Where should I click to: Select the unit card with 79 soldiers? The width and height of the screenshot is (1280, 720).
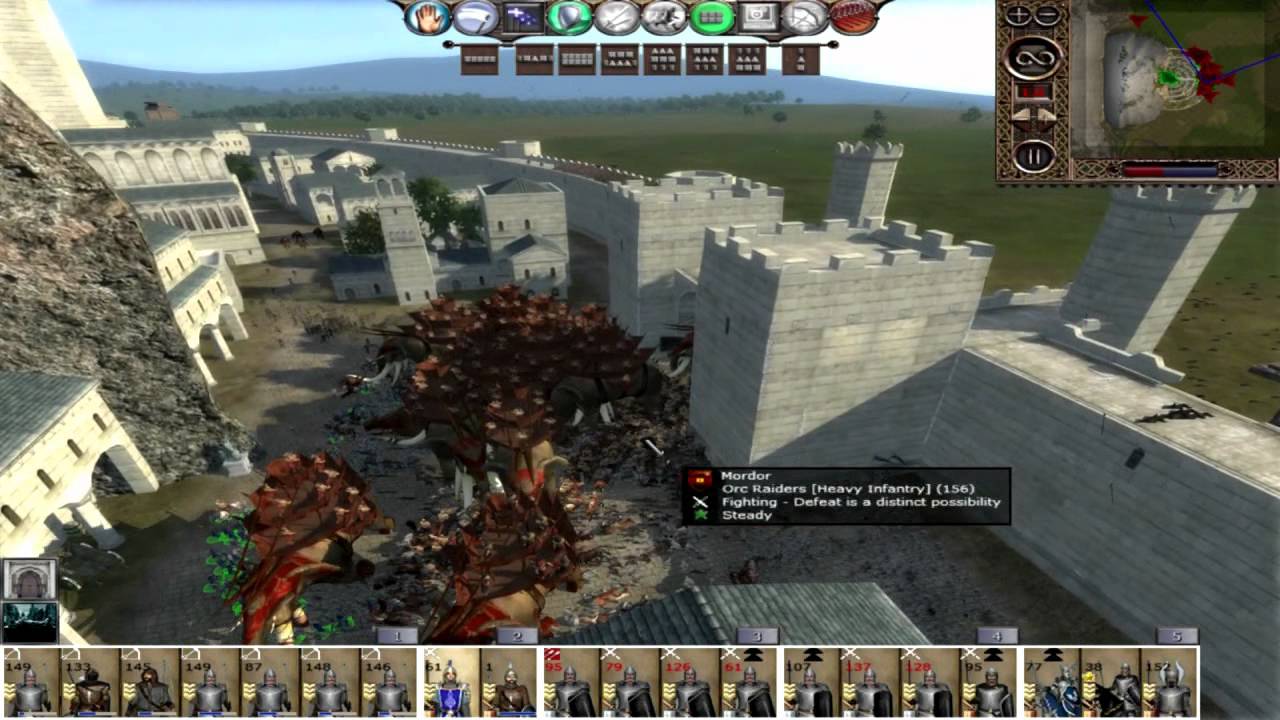click(630, 682)
